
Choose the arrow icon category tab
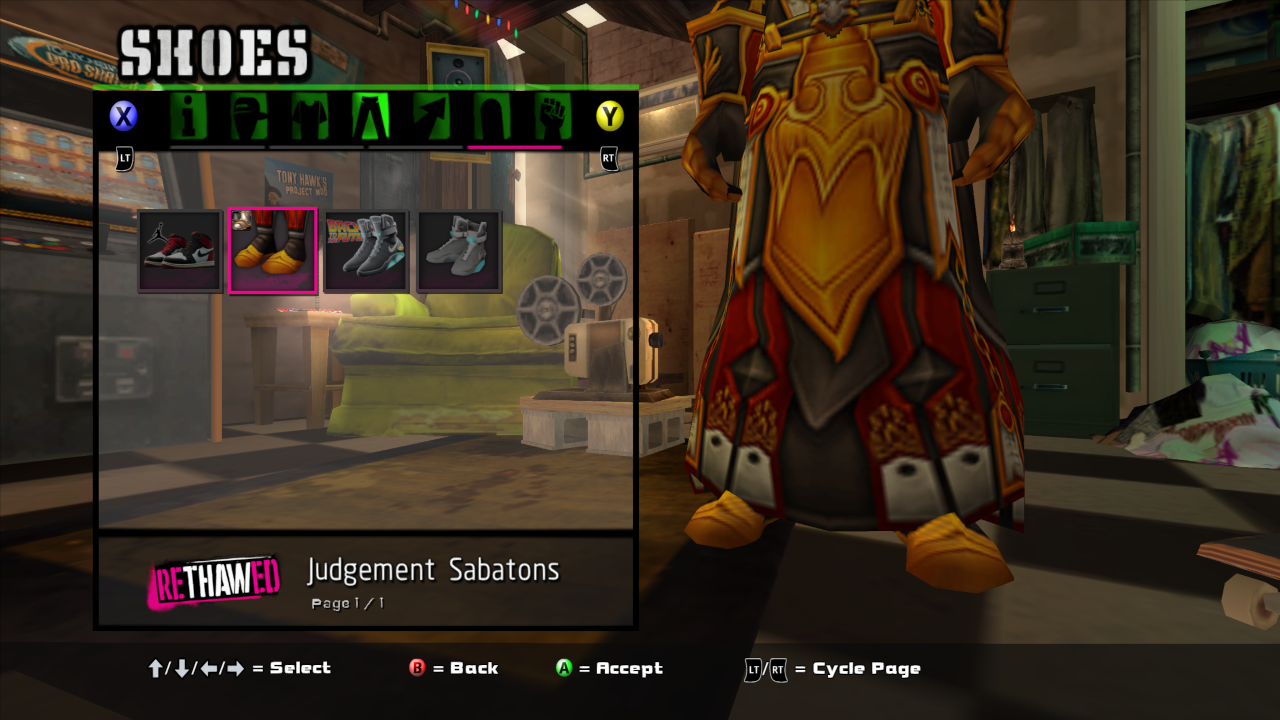pos(431,117)
